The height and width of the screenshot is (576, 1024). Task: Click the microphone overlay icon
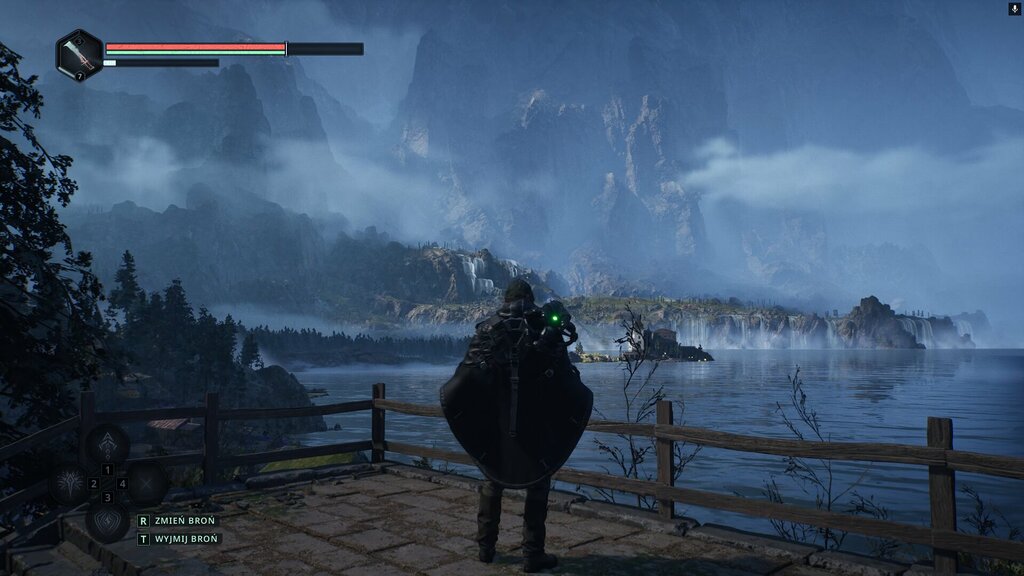(1015, 8)
